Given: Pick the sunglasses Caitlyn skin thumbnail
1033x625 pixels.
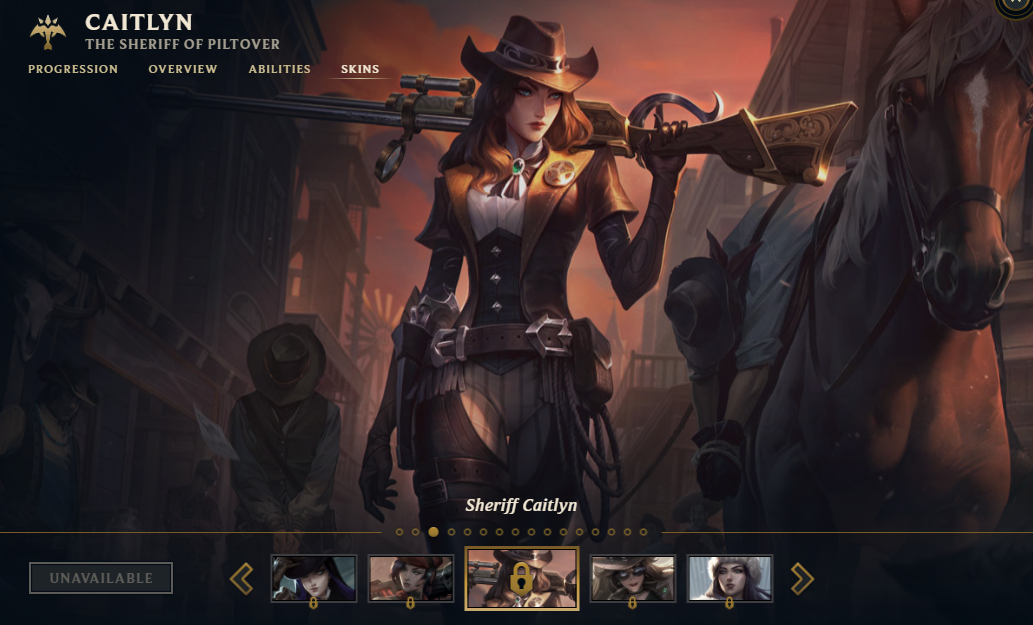Looking at the screenshot, I should coord(632,578).
